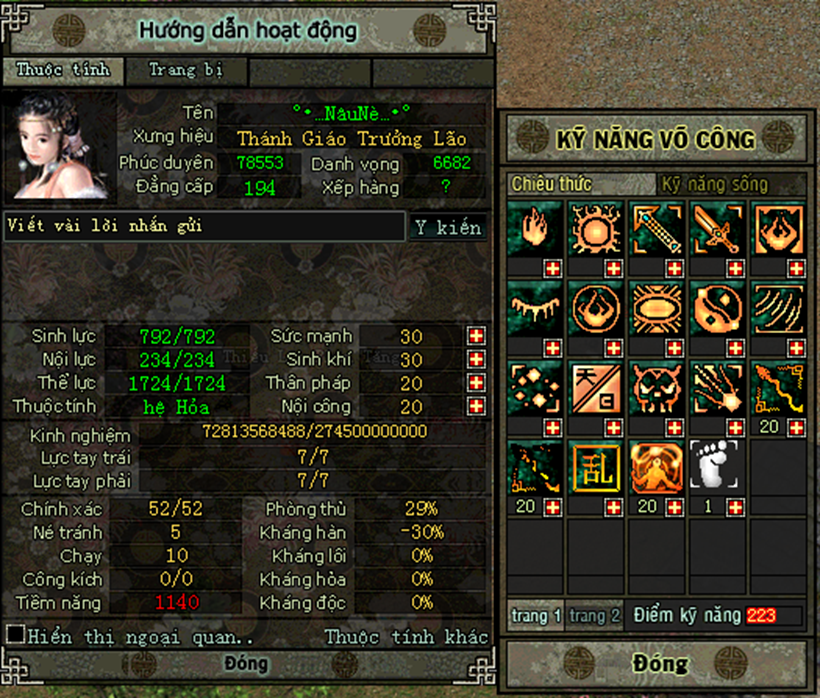Select the flaming hand skill icon
This screenshot has height=698, width=820.
point(535,229)
